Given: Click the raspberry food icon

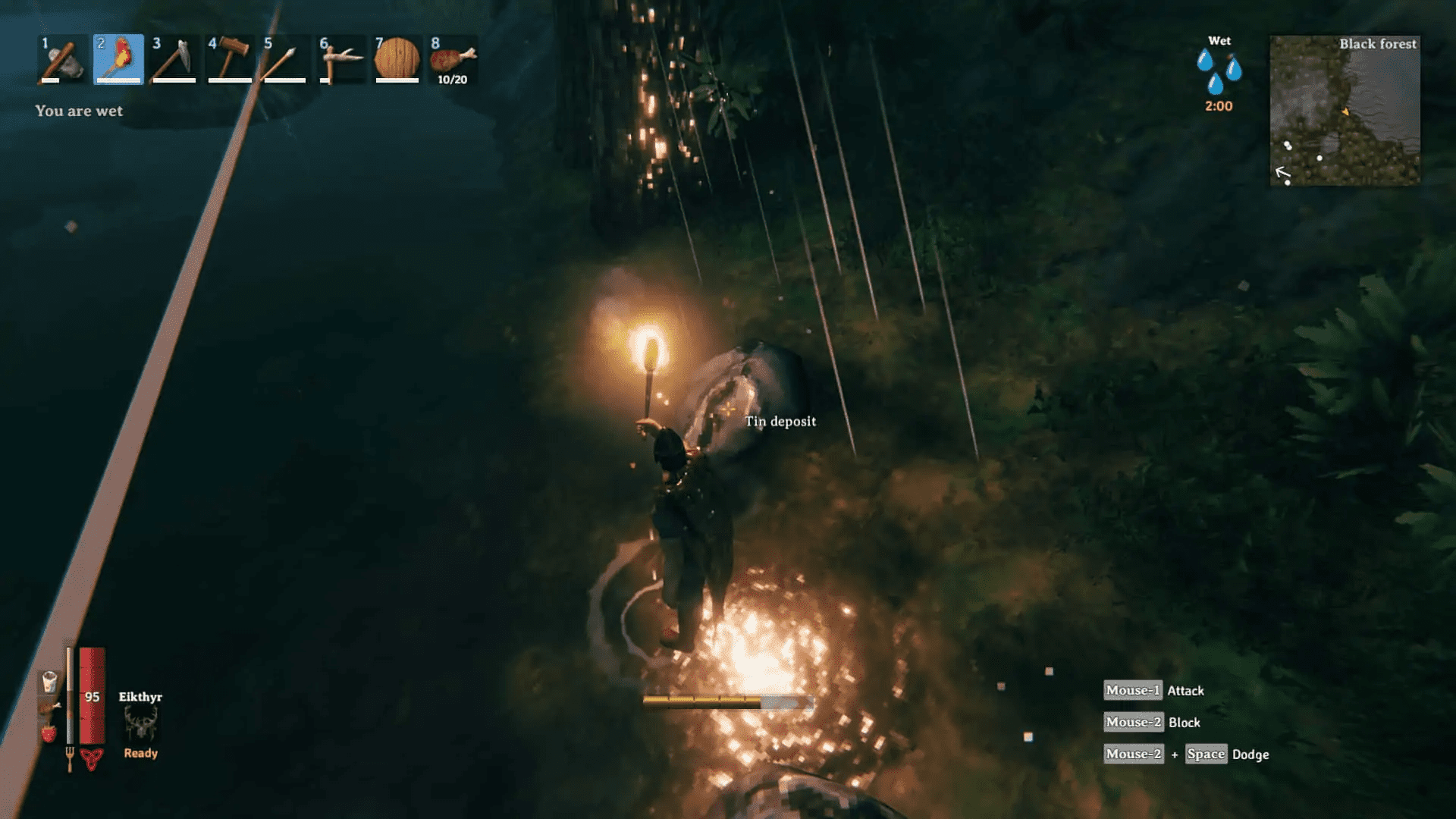Looking at the screenshot, I should click(x=49, y=733).
